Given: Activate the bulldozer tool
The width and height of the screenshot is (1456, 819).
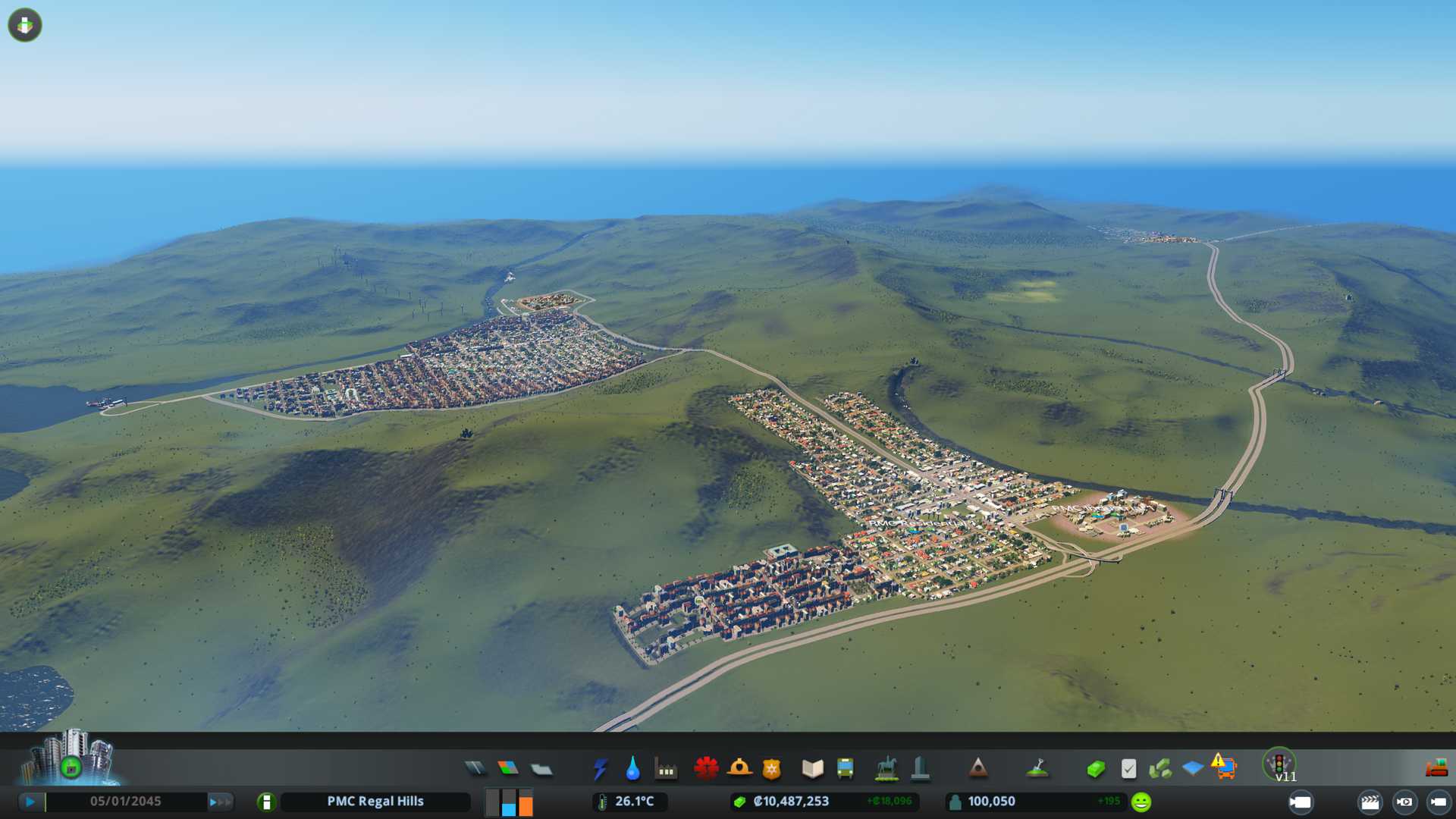Looking at the screenshot, I should click(1436, 769).
